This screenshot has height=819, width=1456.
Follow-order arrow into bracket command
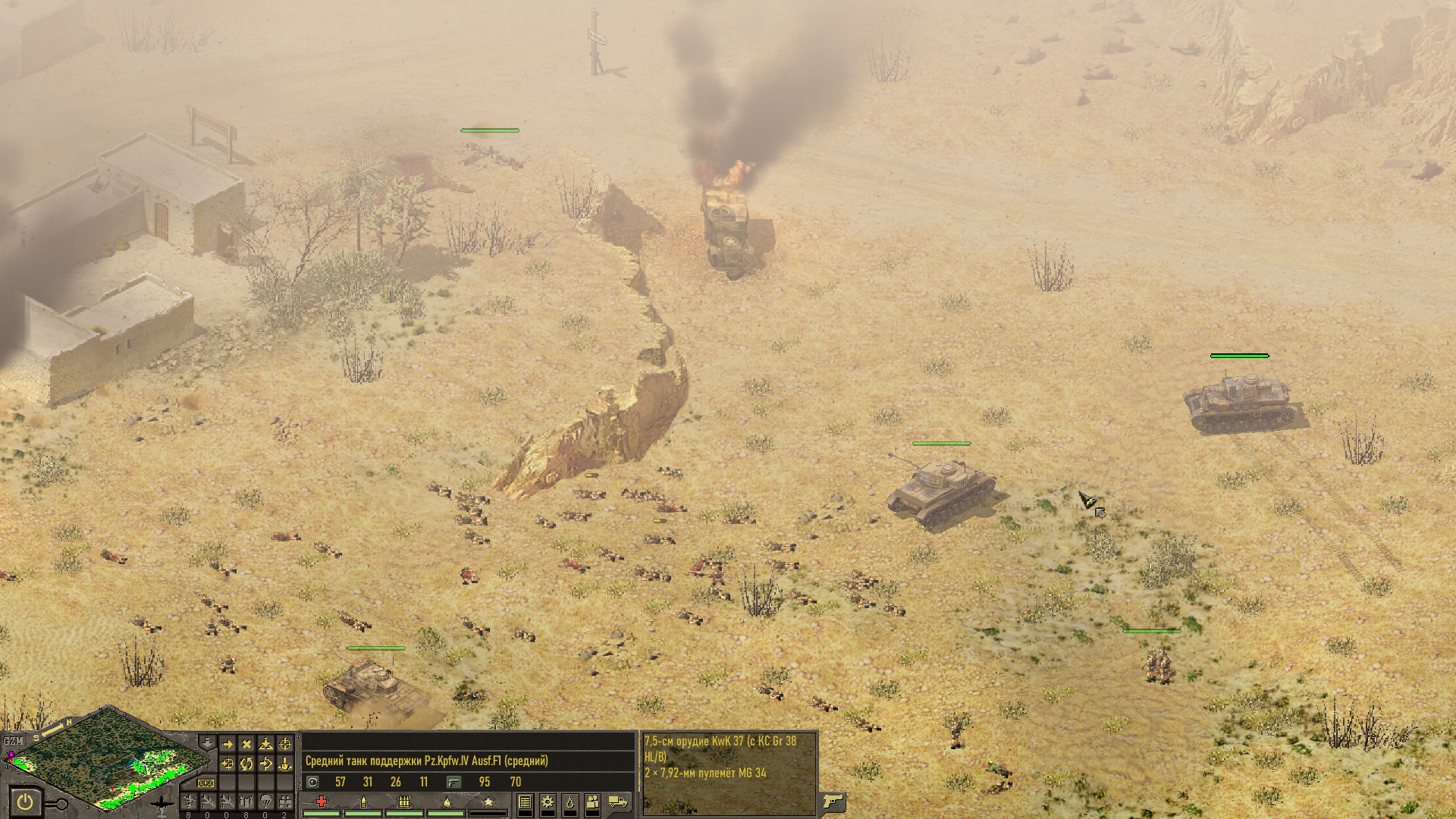265,764
